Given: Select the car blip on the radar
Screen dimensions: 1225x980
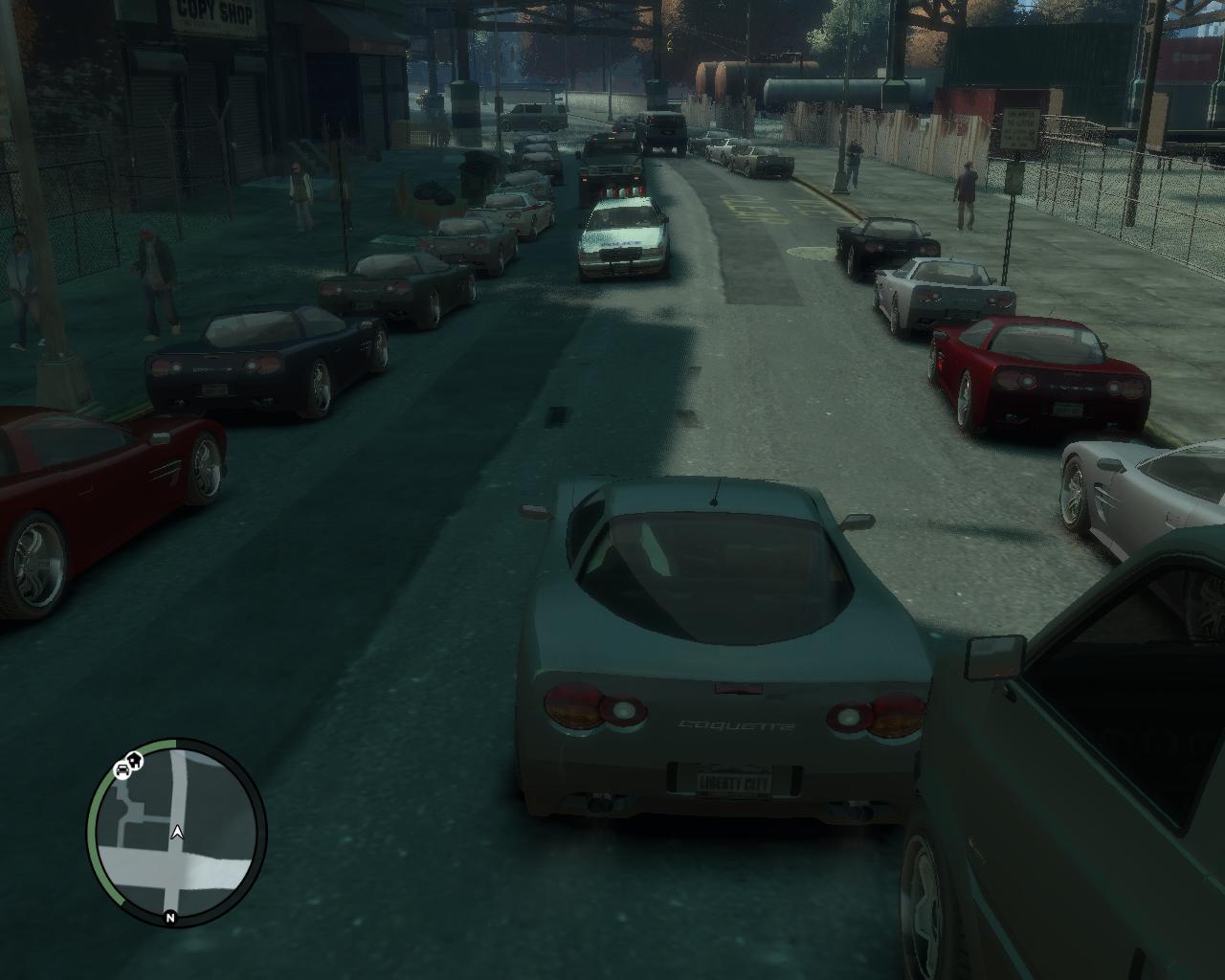Looking at the screenshot, I should pyautogui.click(x=122, y=768).
